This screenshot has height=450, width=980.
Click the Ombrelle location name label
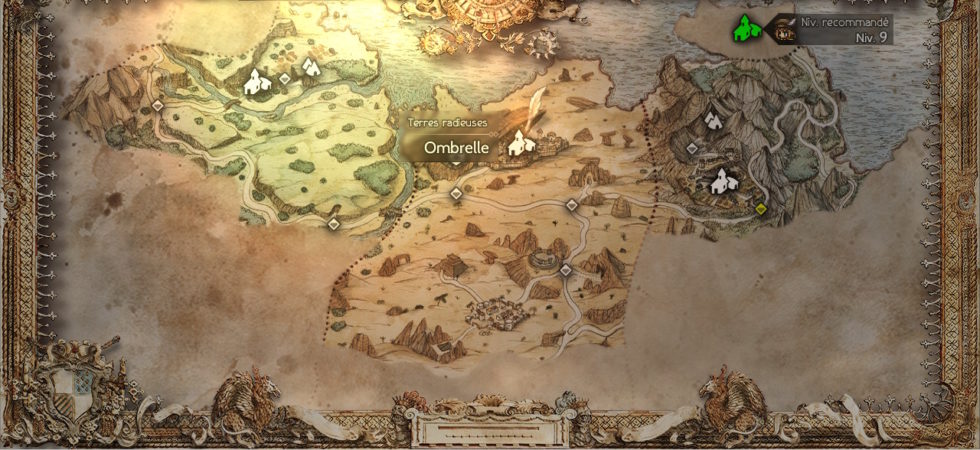pyautogui.click(x=456, y=147)
